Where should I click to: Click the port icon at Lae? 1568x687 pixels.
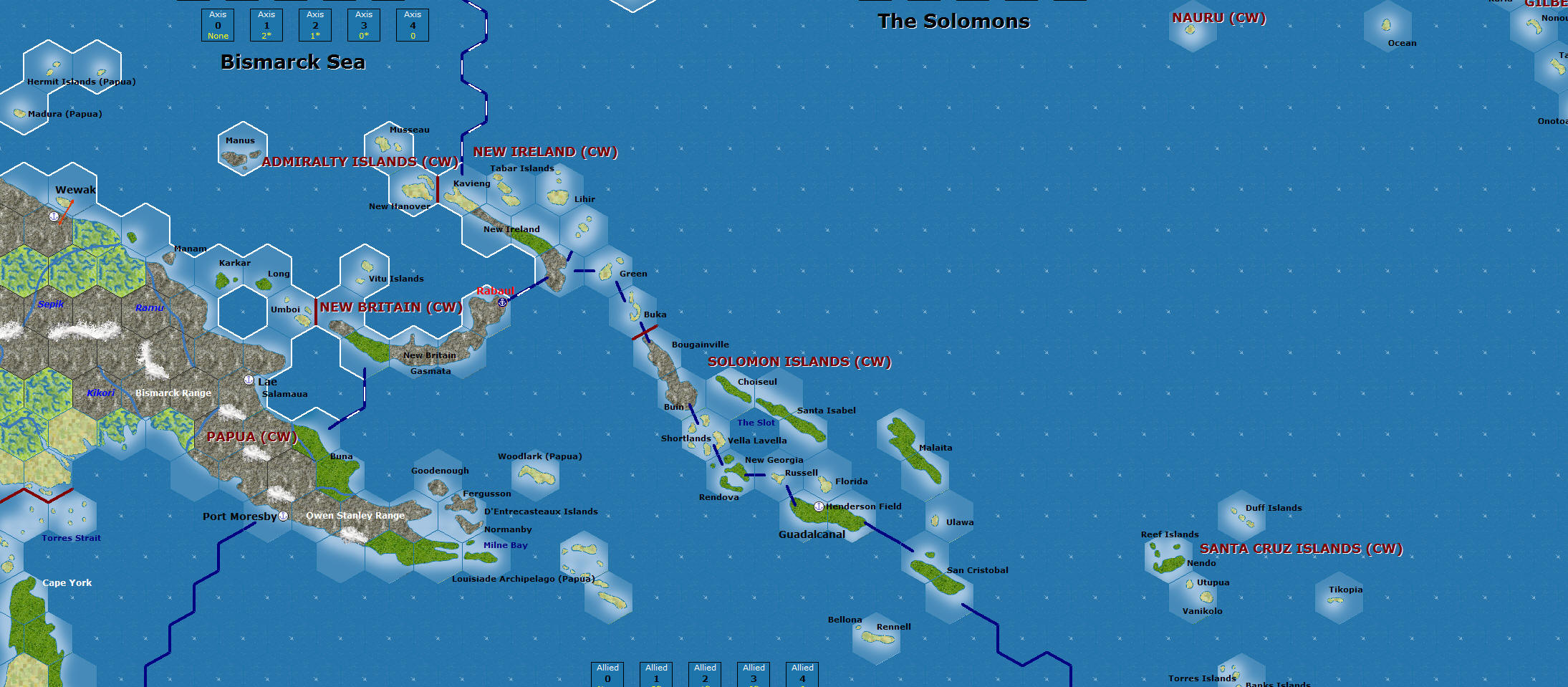pyautogui.click(x=249, y=380)
